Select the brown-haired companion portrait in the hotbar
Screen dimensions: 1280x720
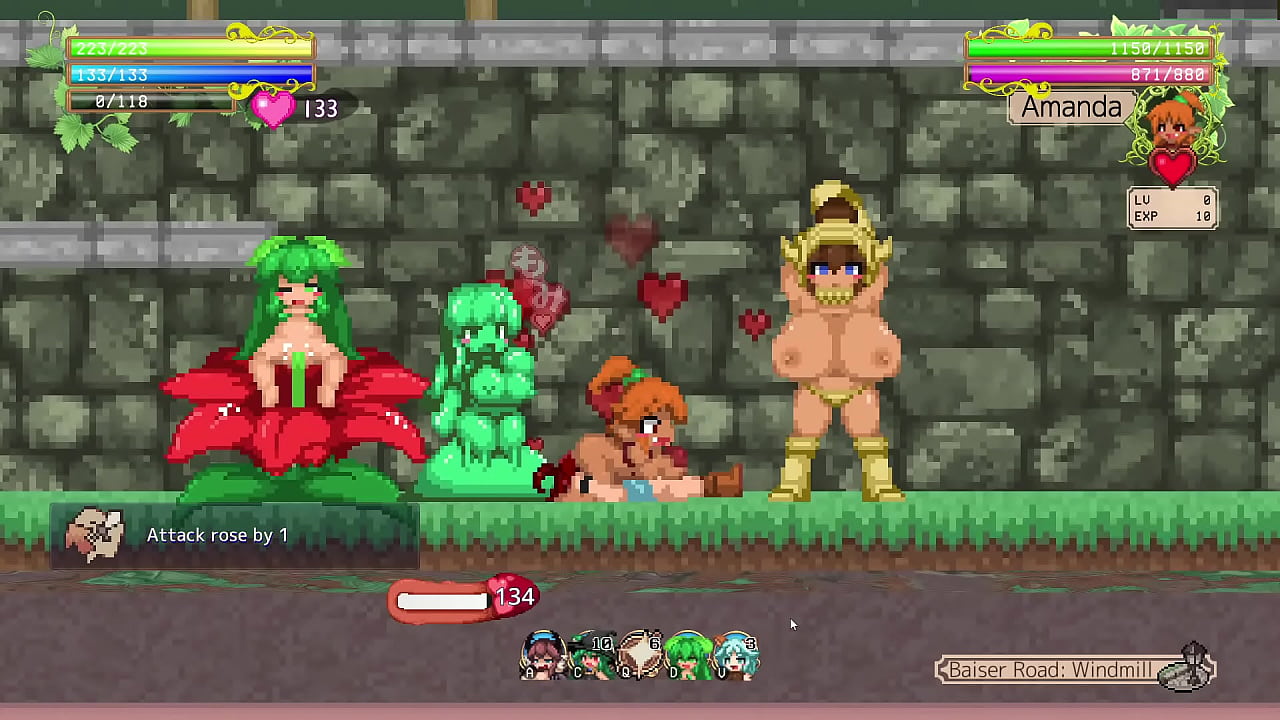click(543, 655)
